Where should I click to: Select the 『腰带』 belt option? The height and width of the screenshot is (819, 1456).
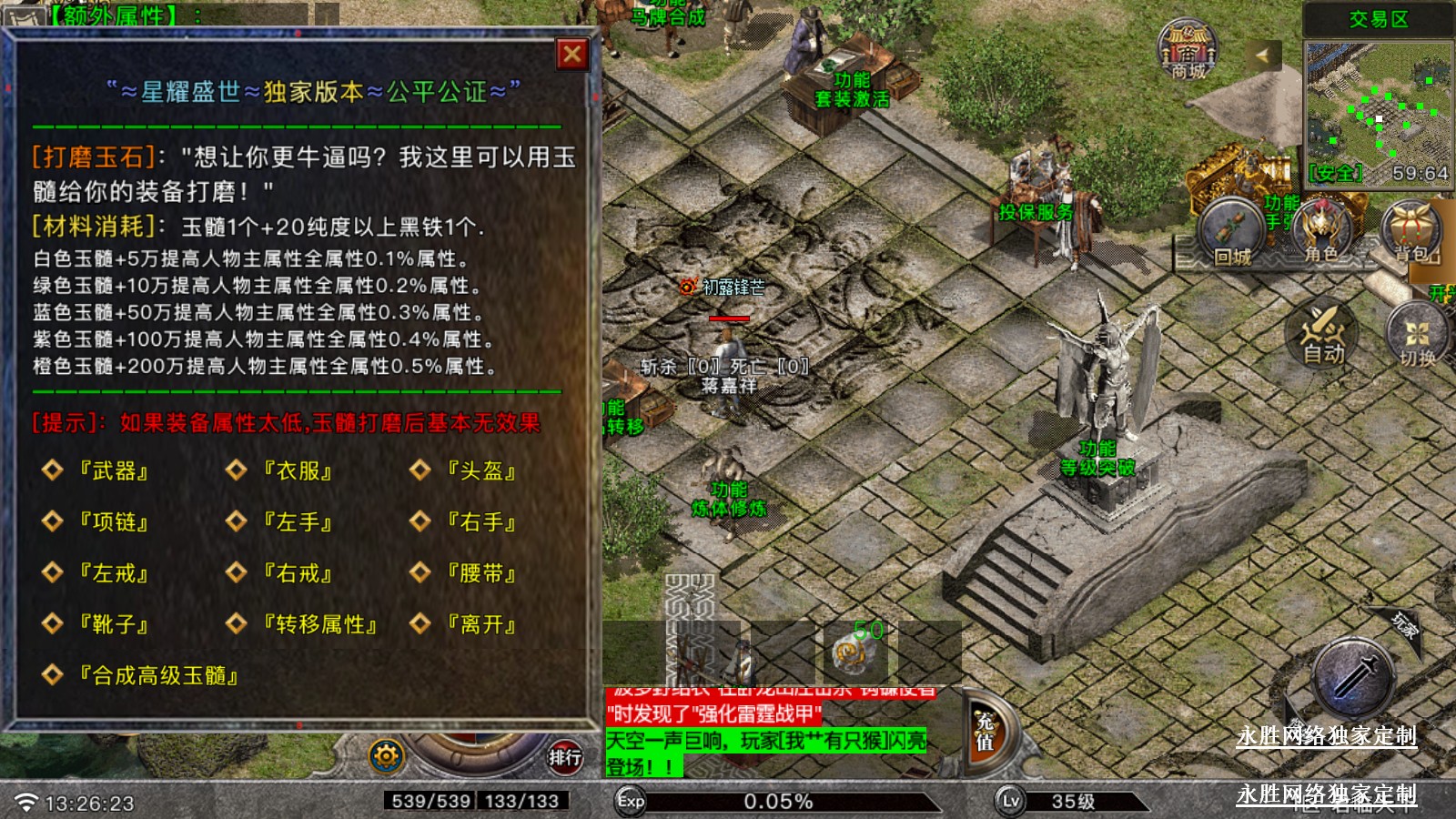(x=480, y=573)
